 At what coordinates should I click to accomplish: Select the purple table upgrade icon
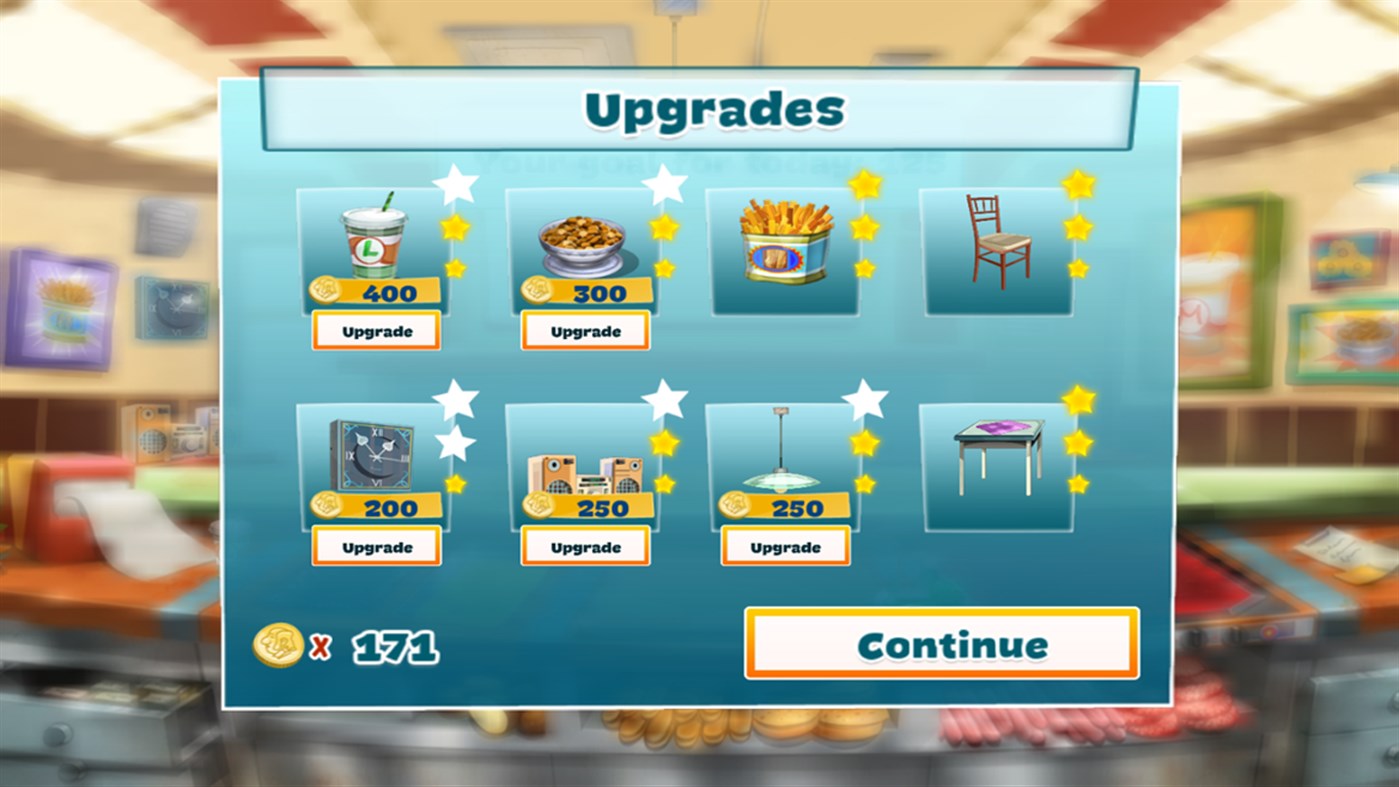tap(996, 460)
